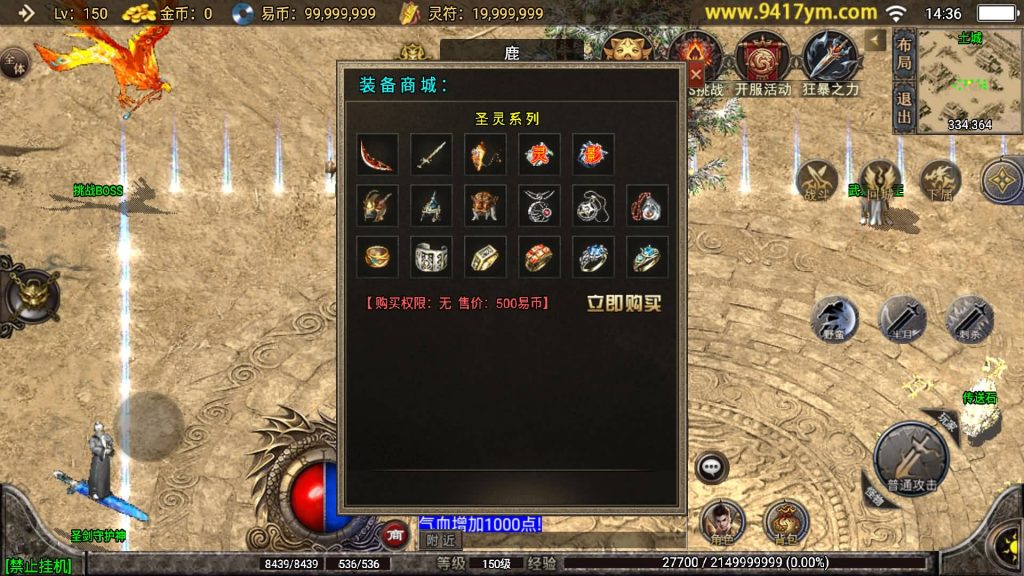Close the equipment shop window

[x=696, y=74]
